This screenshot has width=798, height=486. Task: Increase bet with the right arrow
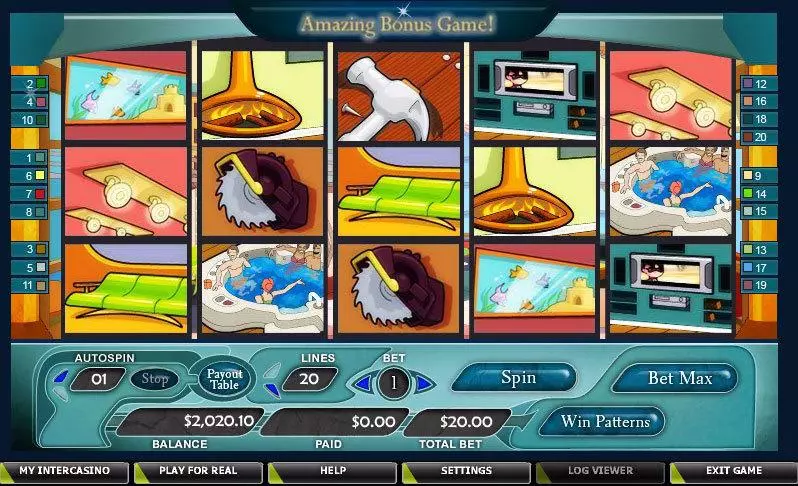coord(425,382)
